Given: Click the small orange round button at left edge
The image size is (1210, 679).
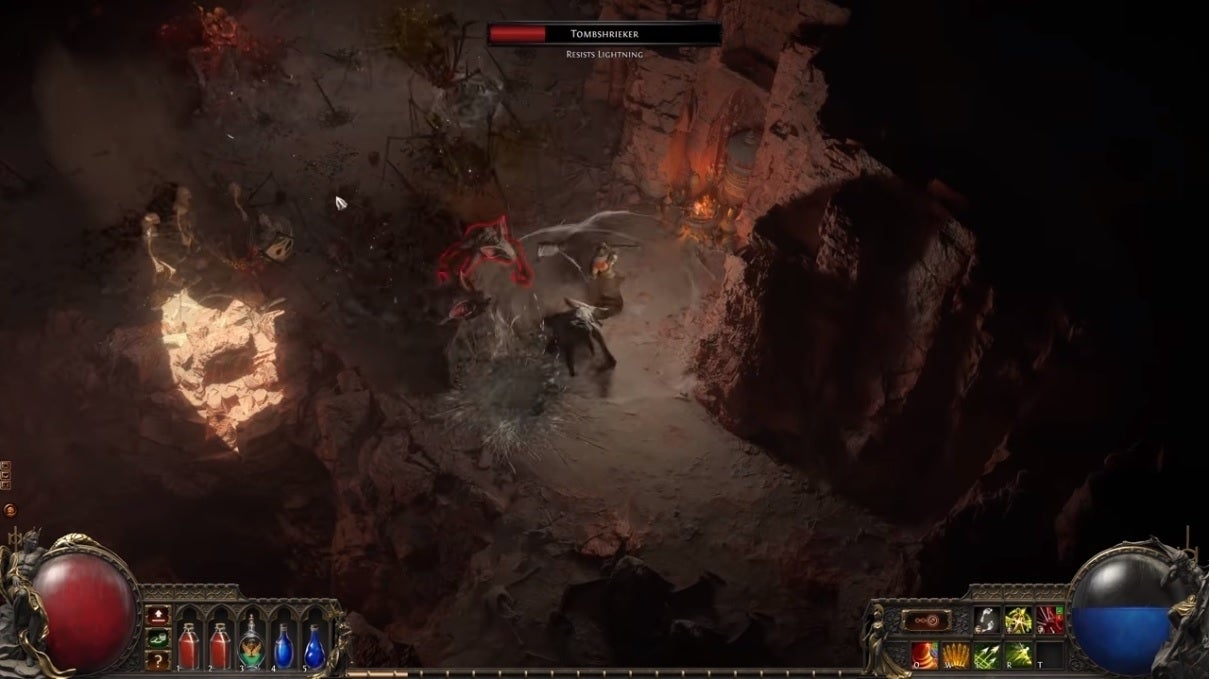Looking at the screenshot, I should [10, 510].
